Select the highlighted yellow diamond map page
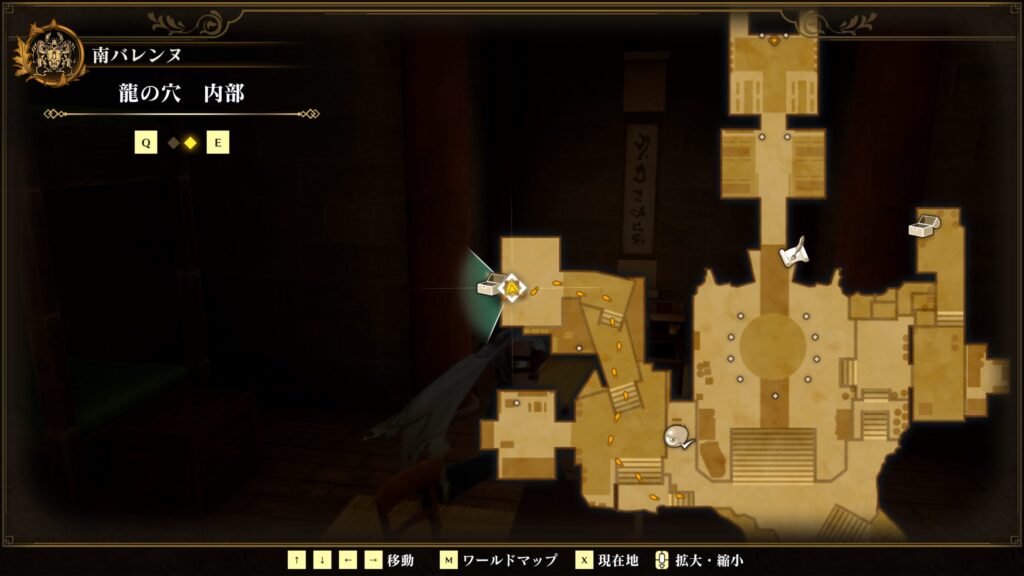Viewport: 1024px width, 576px height. [190, 143]
